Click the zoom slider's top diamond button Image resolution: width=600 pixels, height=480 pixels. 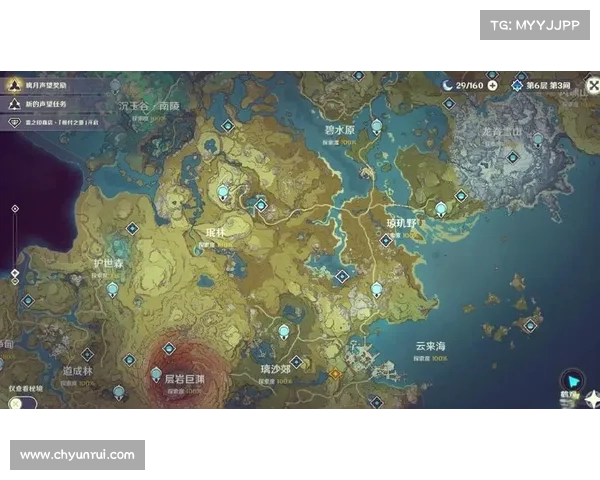(x=14, y=209)
